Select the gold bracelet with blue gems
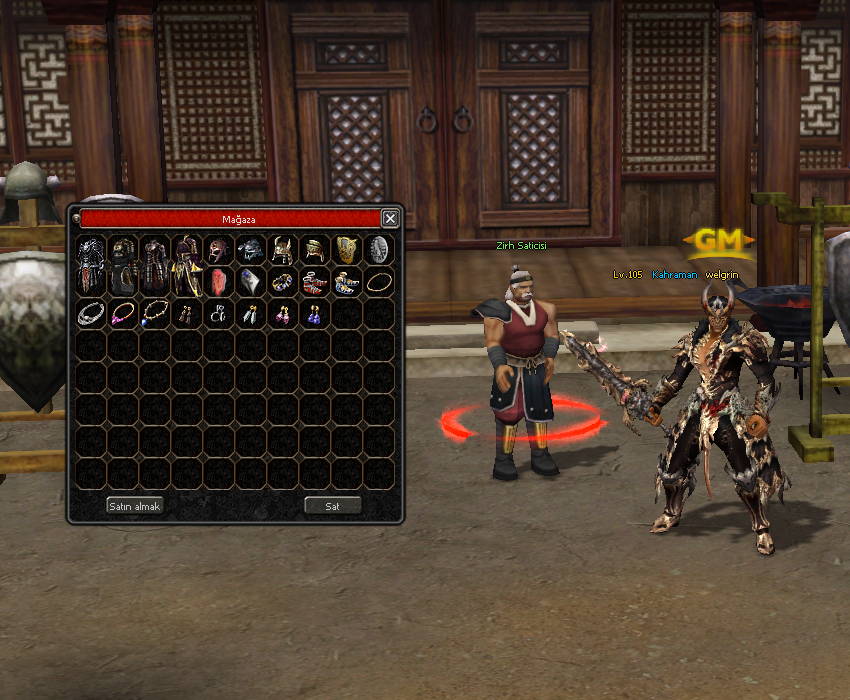Image resolution: width=850 pixels, height=700 pixels. 283,282
